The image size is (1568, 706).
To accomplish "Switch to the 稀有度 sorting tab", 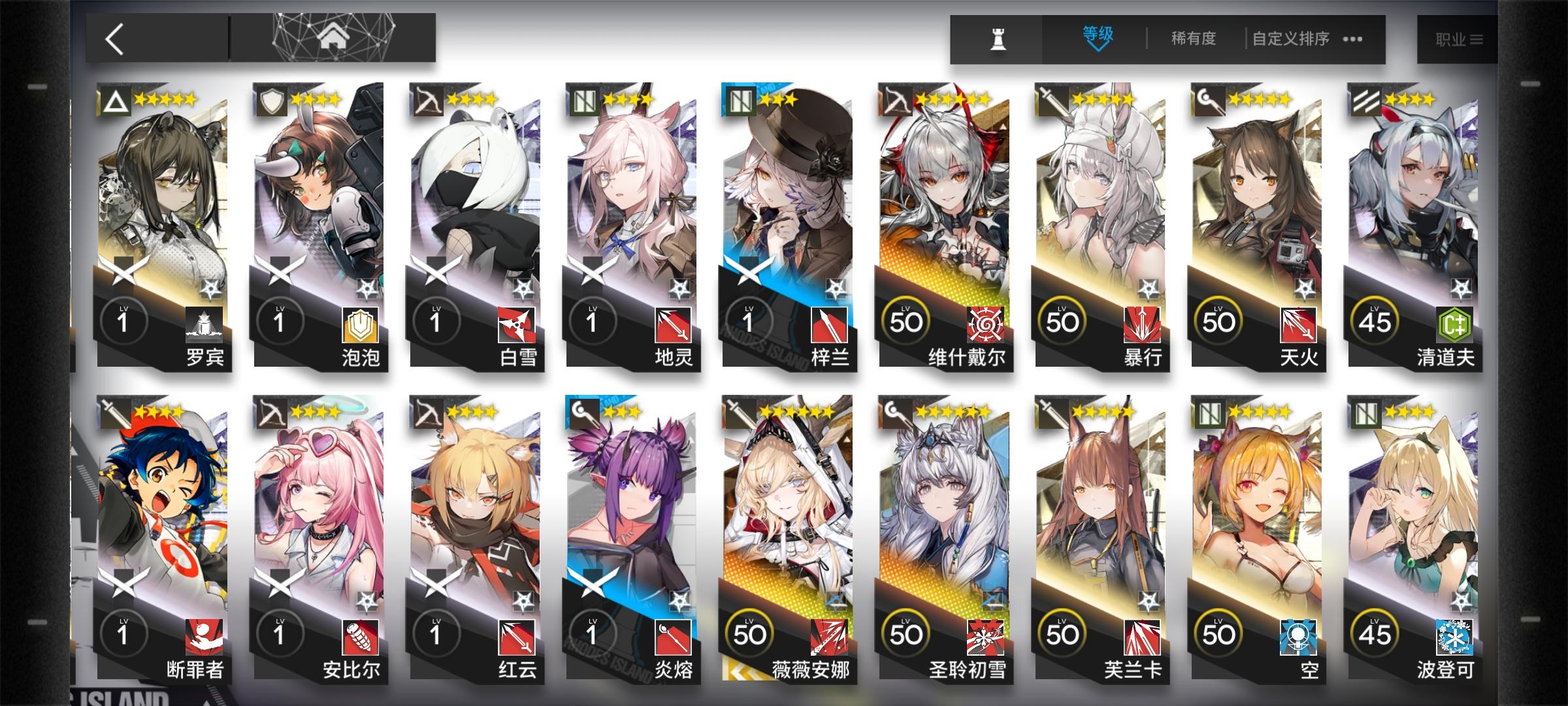I will (x=1193, y=38).
